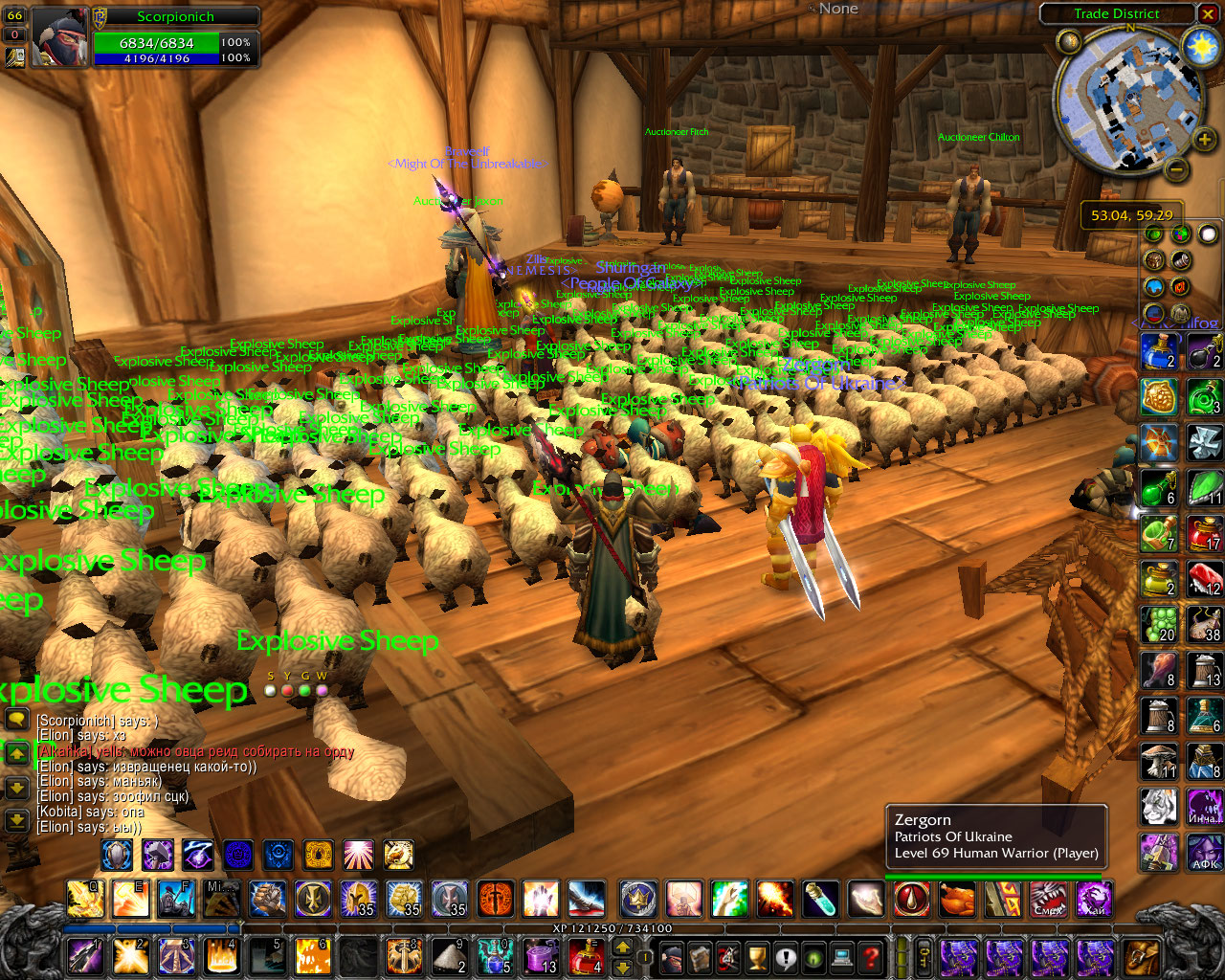Use the roasted chicken food item

[956, 899]
